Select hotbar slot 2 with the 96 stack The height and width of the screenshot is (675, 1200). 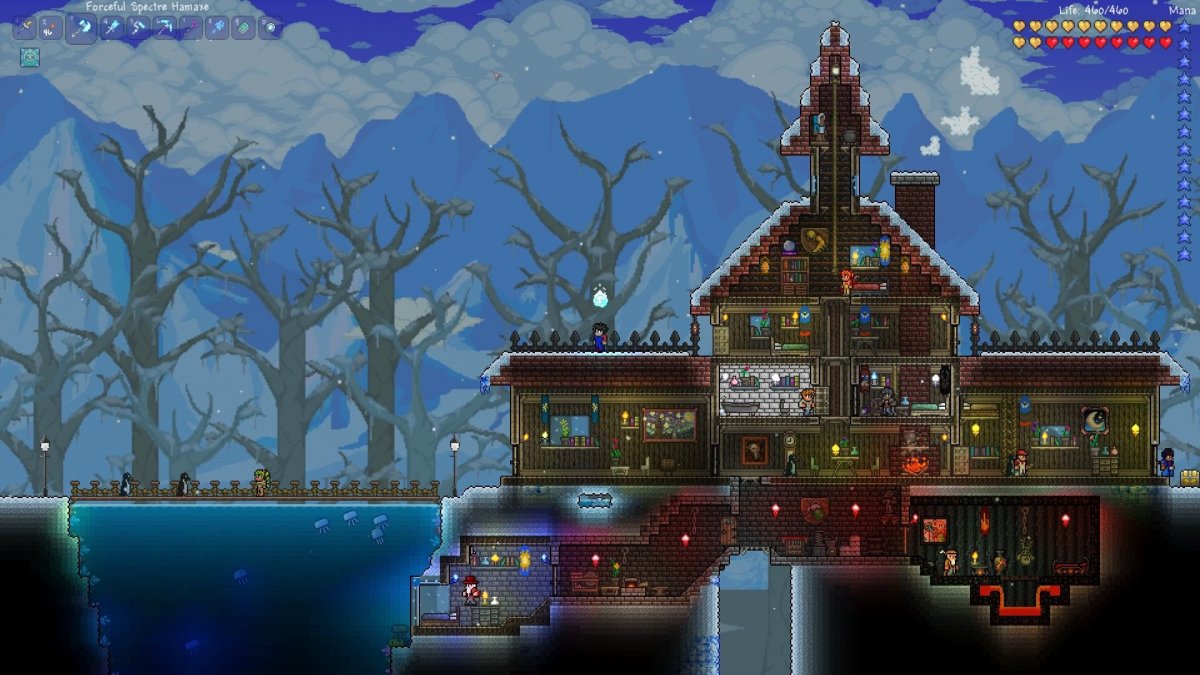click(x=51, y=28)
